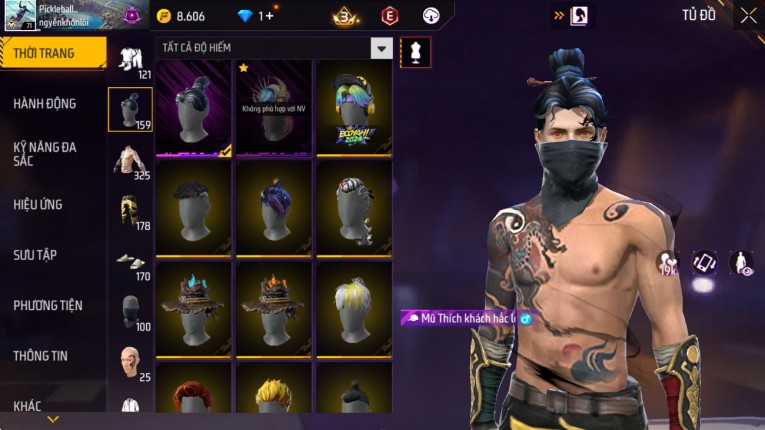765x430 pixels.
Task: Pick the rainbow Booyah 2024 cap headgear
Action: (354, 107)
